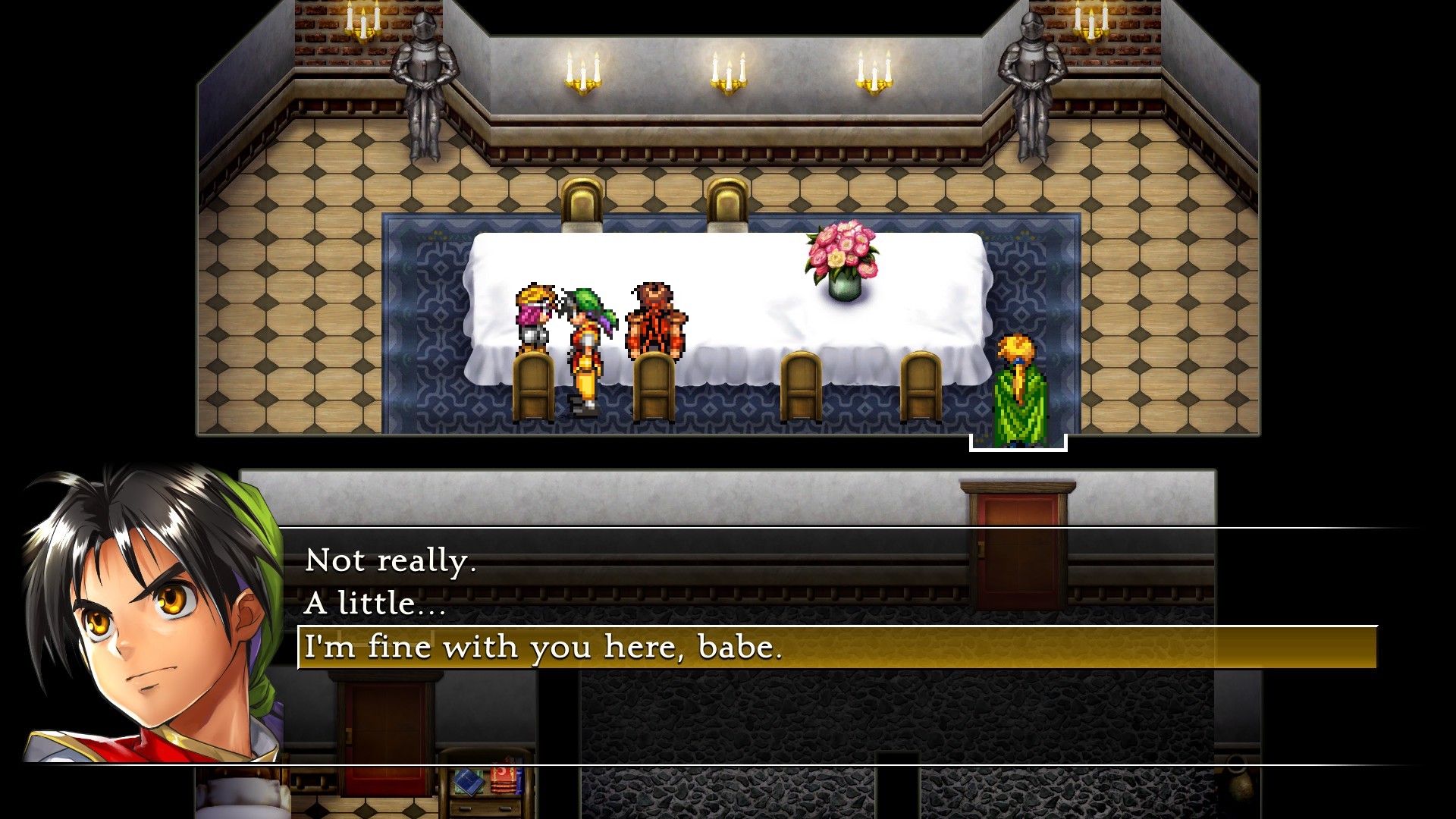Select the "A little..." dialogue option
This screenshot has height=819, width=1456.
tap(375, 604)
